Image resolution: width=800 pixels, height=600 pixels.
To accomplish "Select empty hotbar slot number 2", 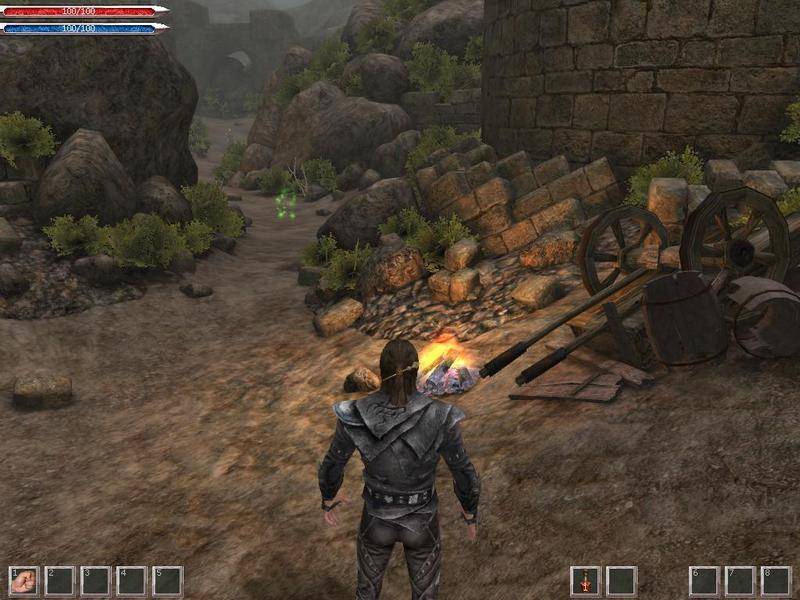I will coord(59,581).
